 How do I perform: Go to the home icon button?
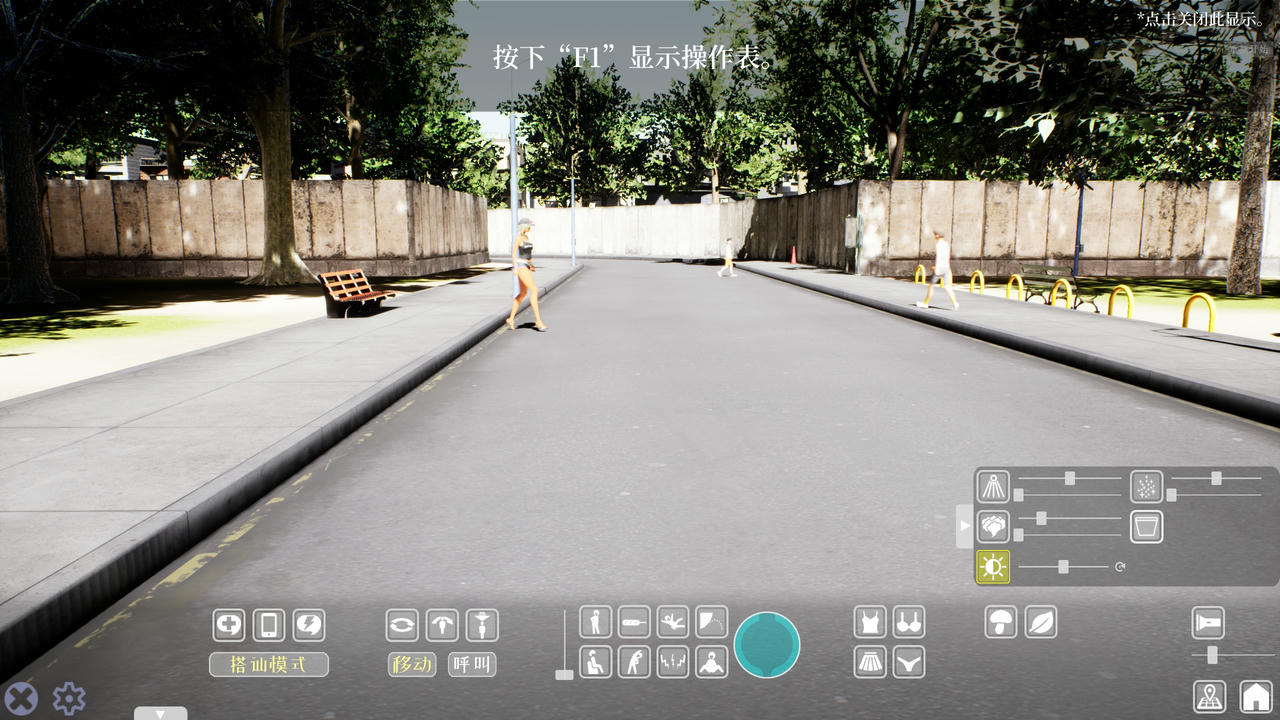coord(1256,696)
